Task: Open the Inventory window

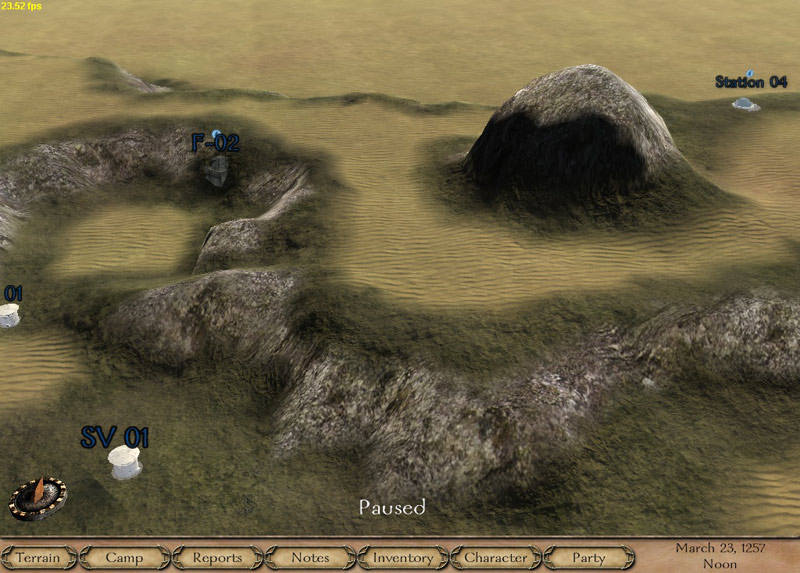Action: point(403,558)
